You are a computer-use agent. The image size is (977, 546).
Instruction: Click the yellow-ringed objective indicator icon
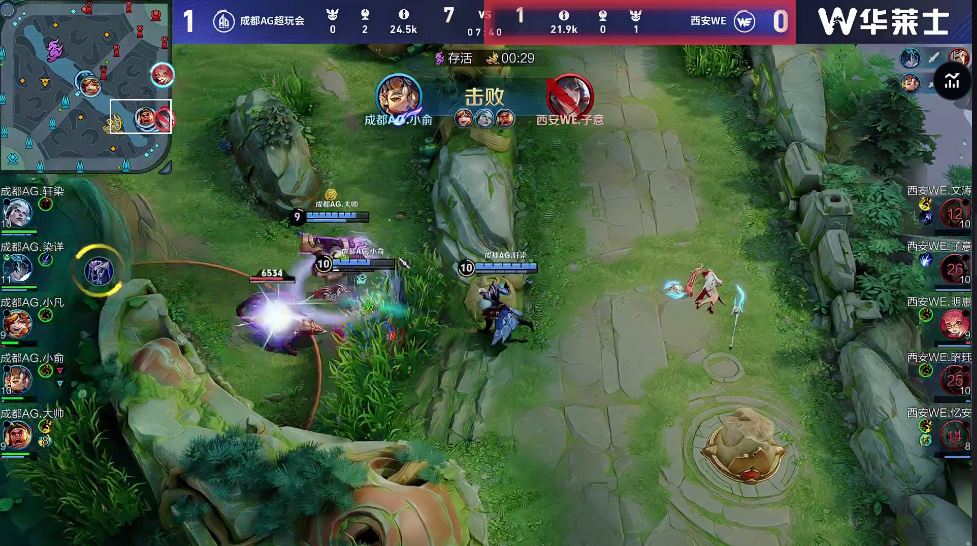point(98,270)
